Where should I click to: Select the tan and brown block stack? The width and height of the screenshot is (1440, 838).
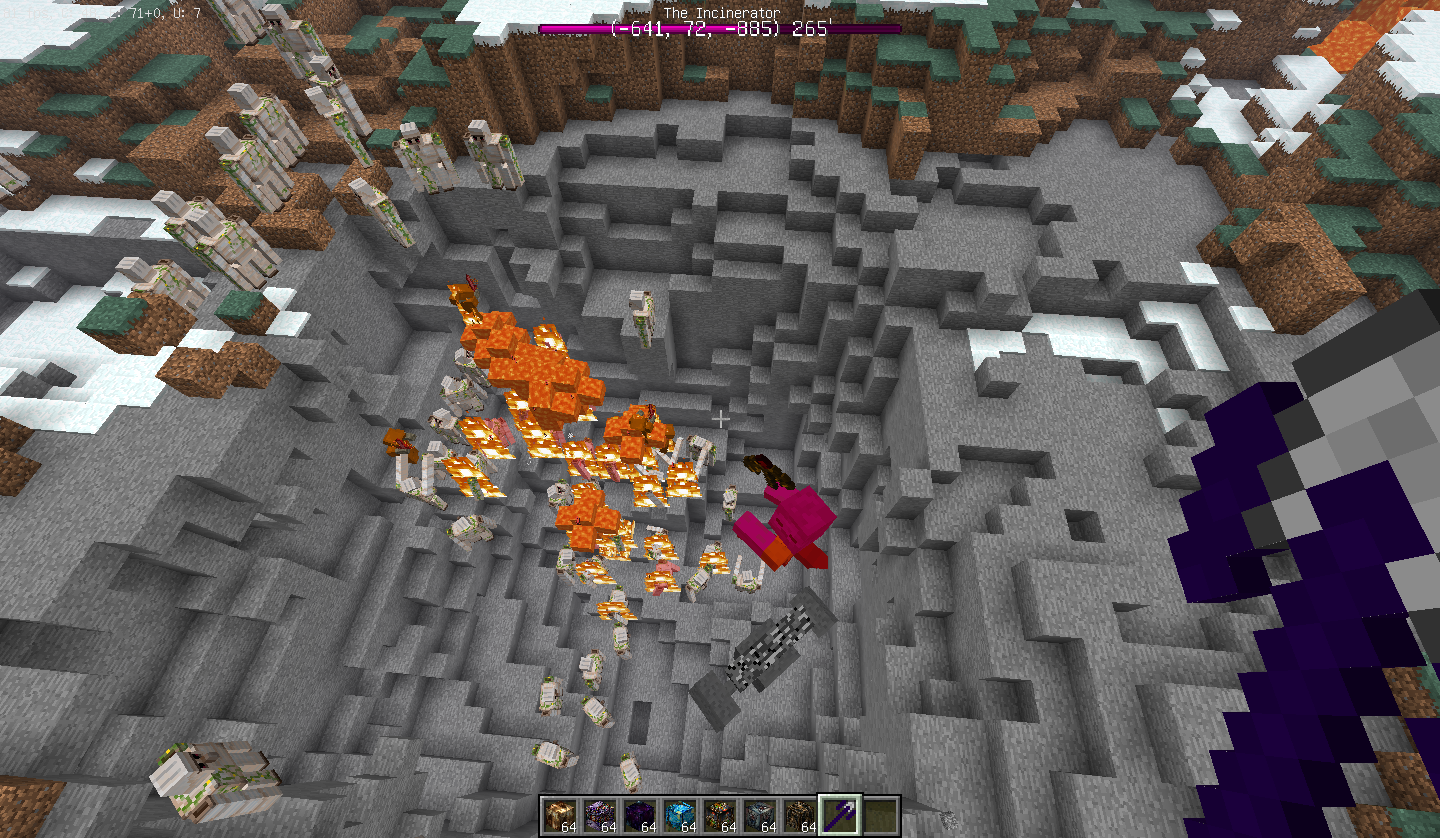point(560,815)
